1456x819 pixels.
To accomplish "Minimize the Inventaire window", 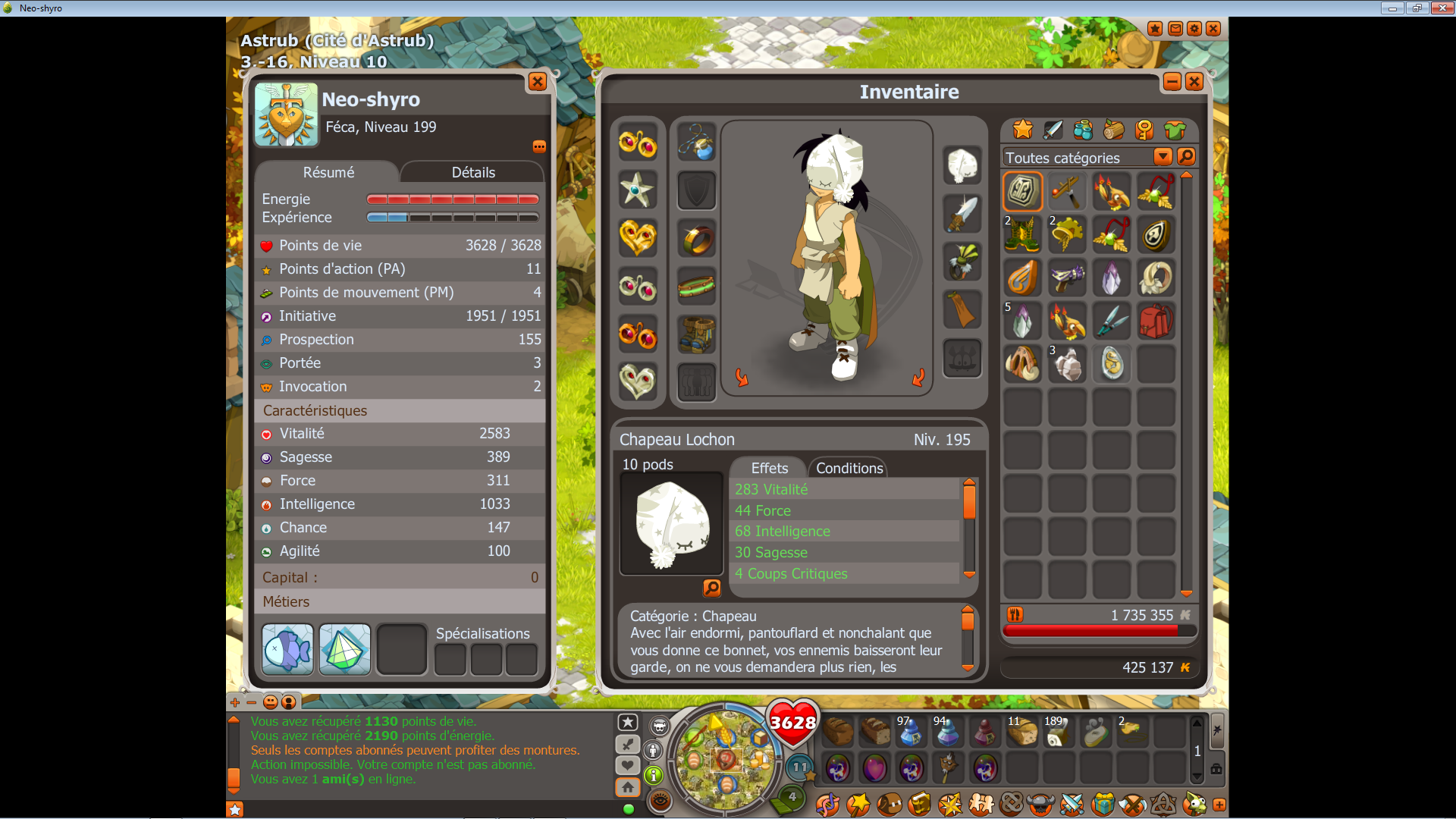I will [1172, 82].
